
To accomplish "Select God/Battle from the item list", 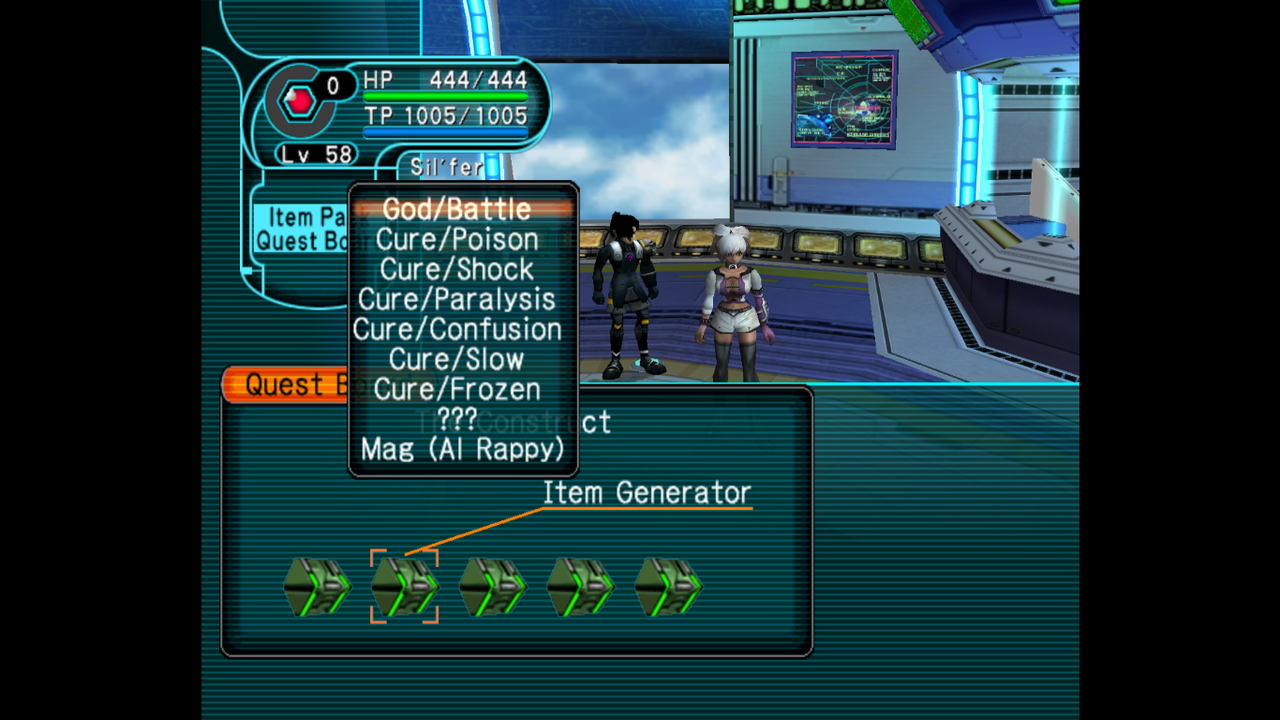I will point(457,209).
